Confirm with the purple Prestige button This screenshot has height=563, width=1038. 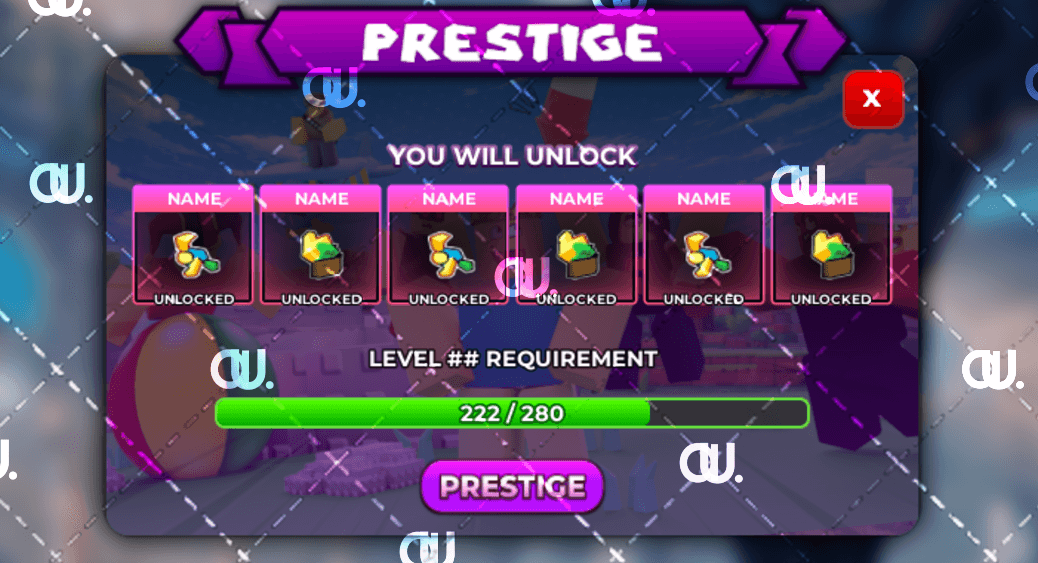(x=512, y=487)
